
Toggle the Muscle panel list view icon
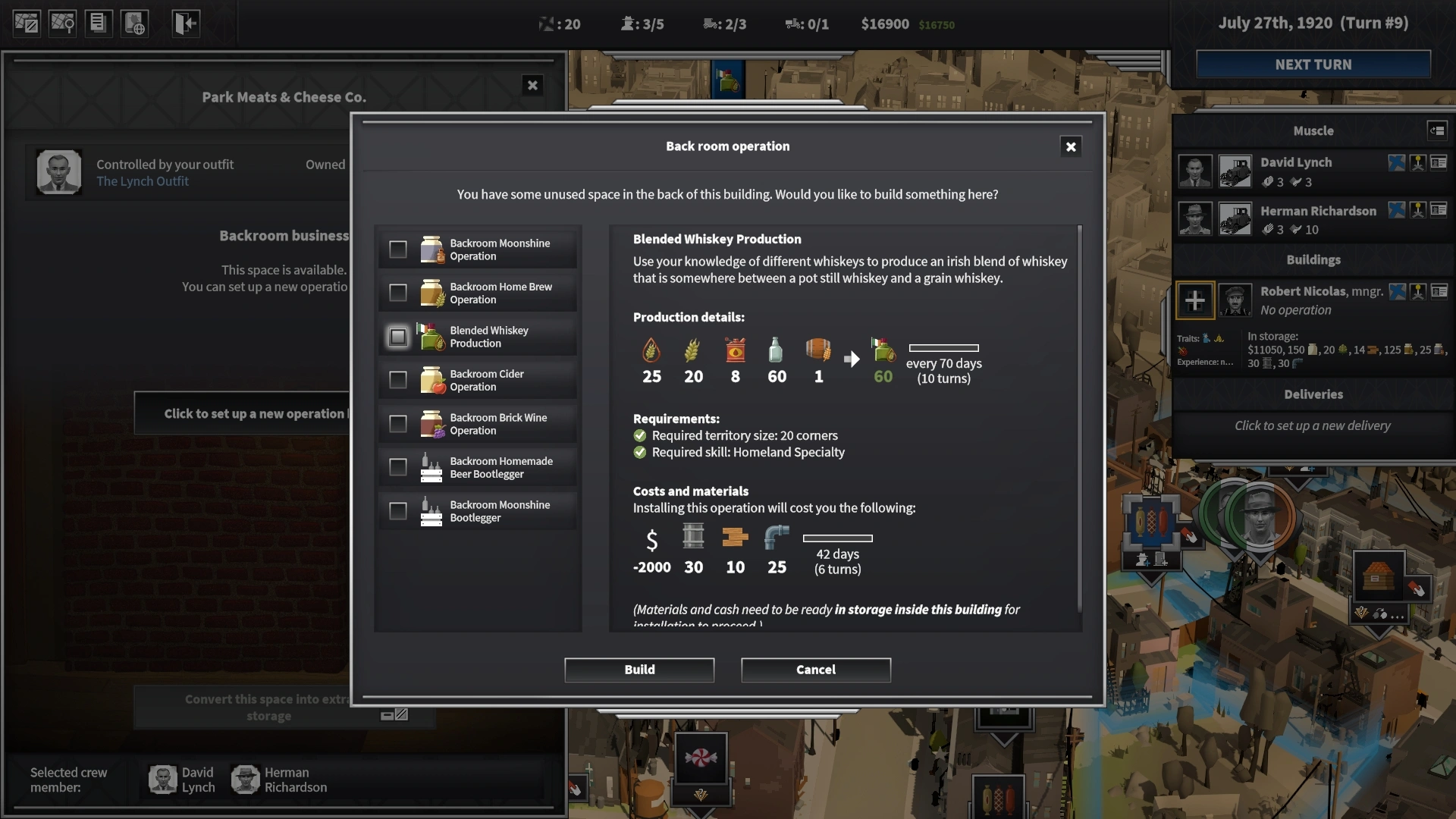point(1436,130)
